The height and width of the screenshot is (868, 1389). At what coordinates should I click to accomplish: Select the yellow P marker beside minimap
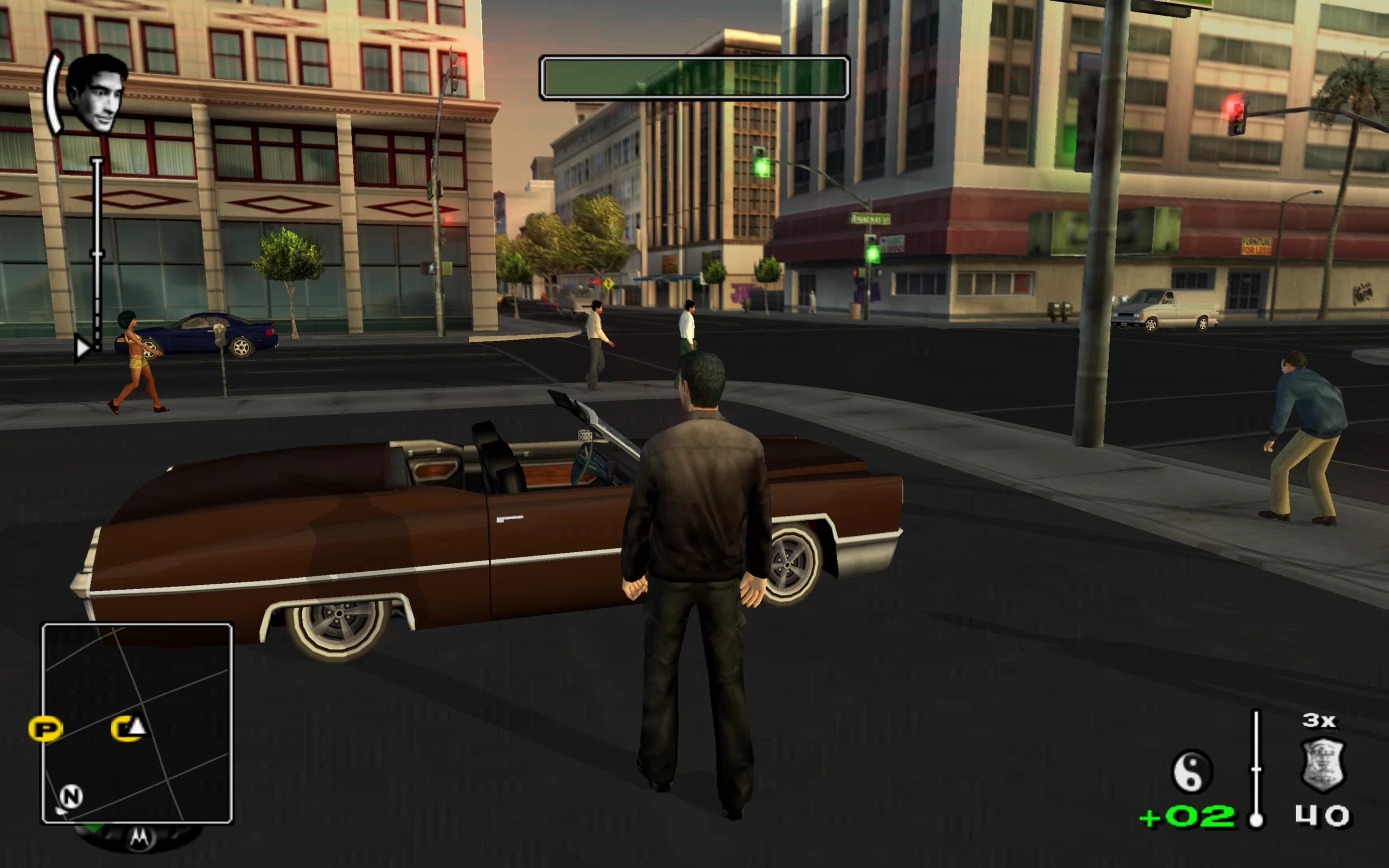(x=46, y=729)
